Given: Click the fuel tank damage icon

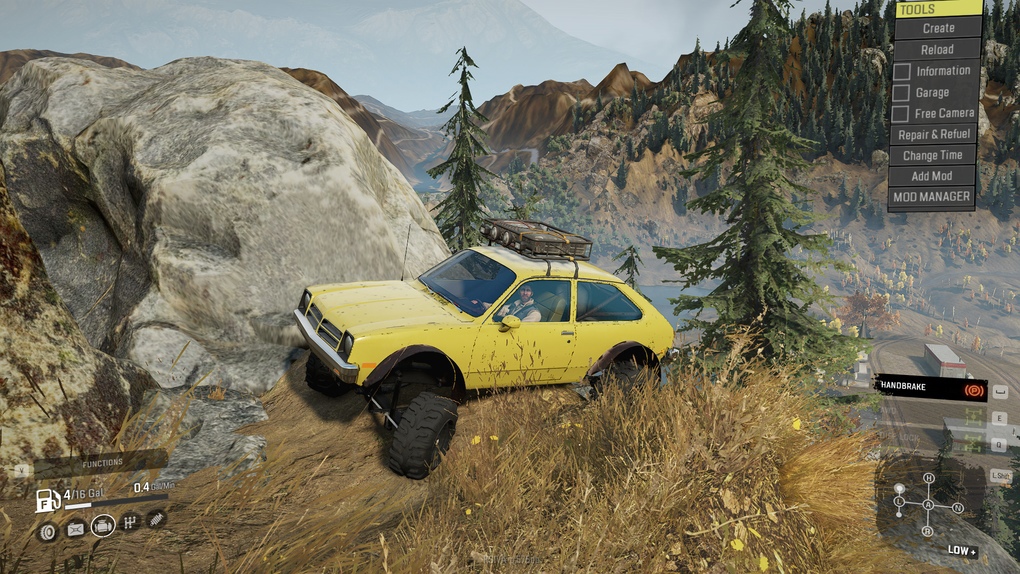Looking at the screenshot, I should 75,529.
